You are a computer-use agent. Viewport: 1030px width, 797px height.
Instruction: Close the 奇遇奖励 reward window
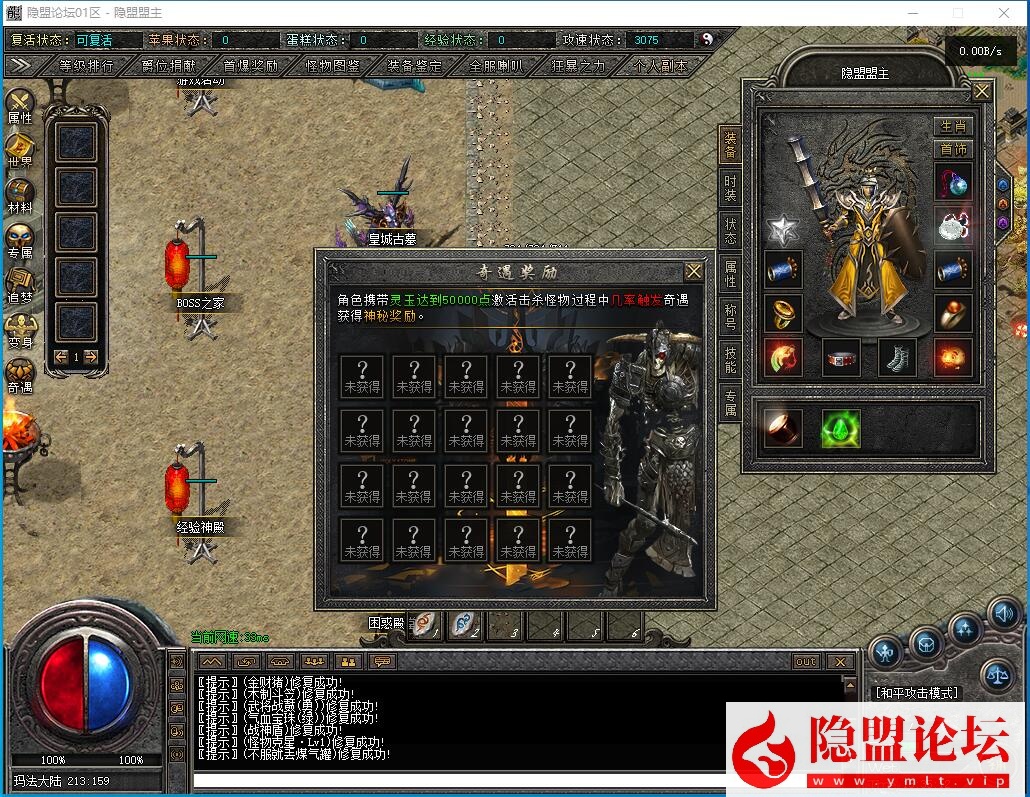coord(694,271)
